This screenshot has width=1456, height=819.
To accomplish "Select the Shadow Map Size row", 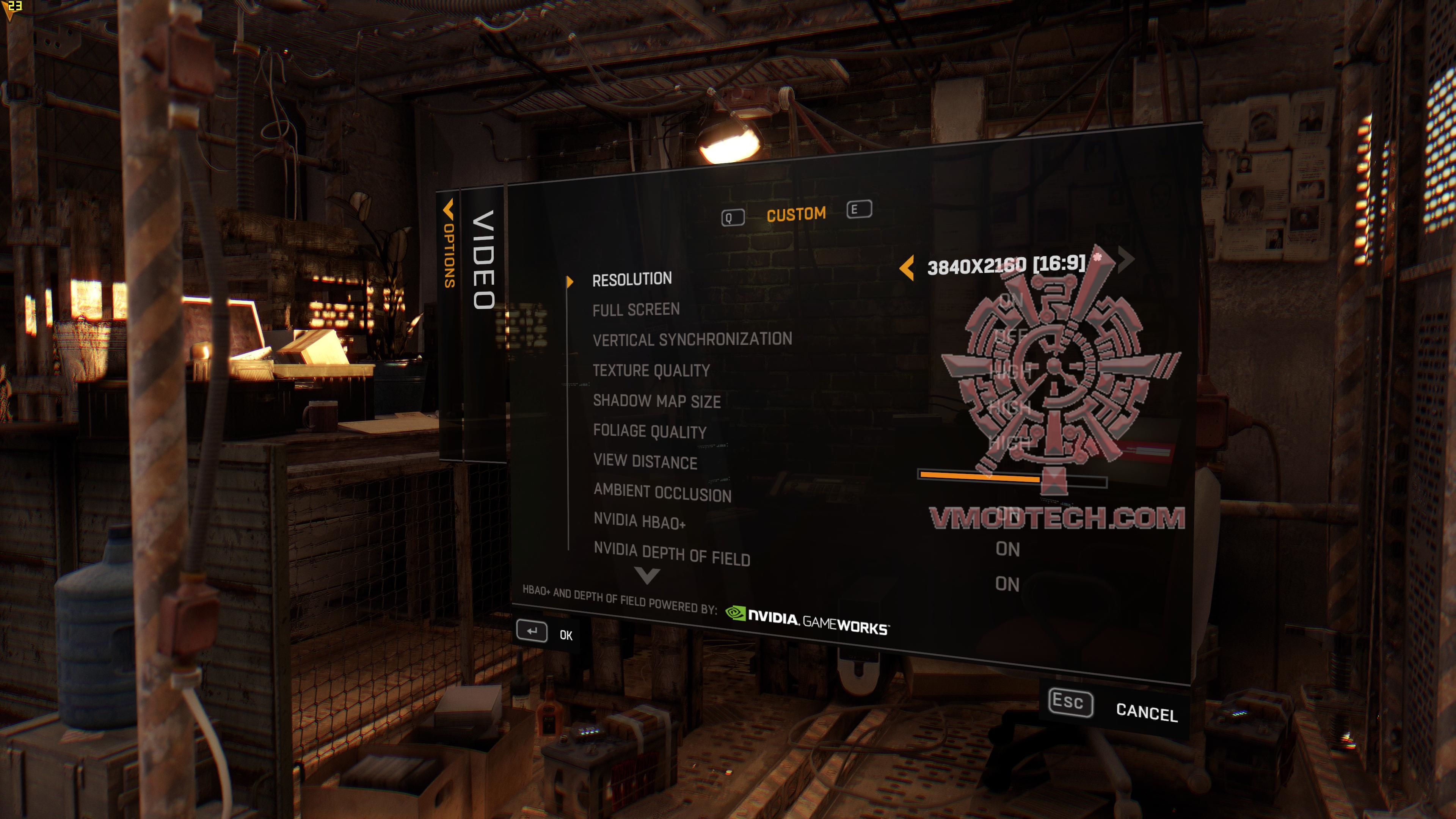I will click(x=657, y=401).
